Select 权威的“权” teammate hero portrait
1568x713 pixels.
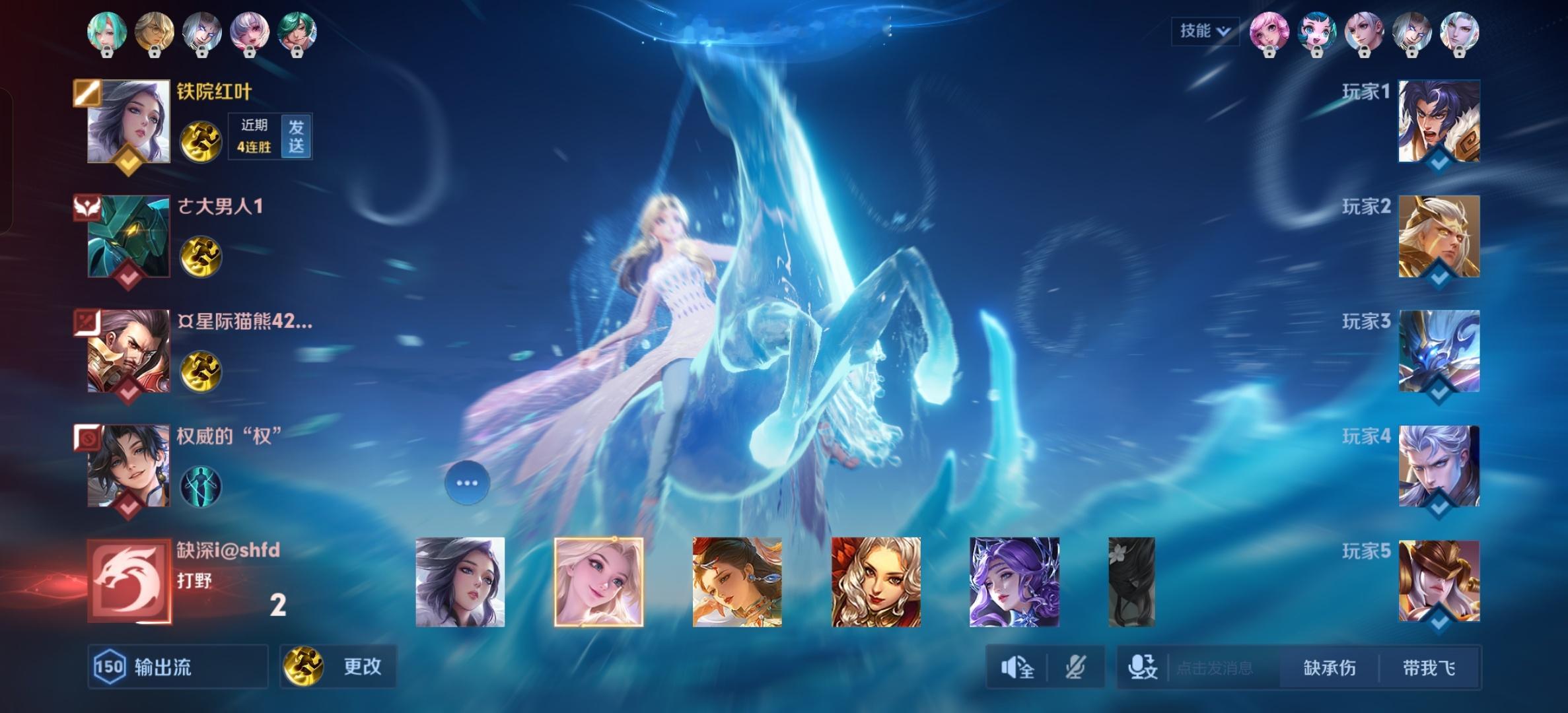(129, 466)
